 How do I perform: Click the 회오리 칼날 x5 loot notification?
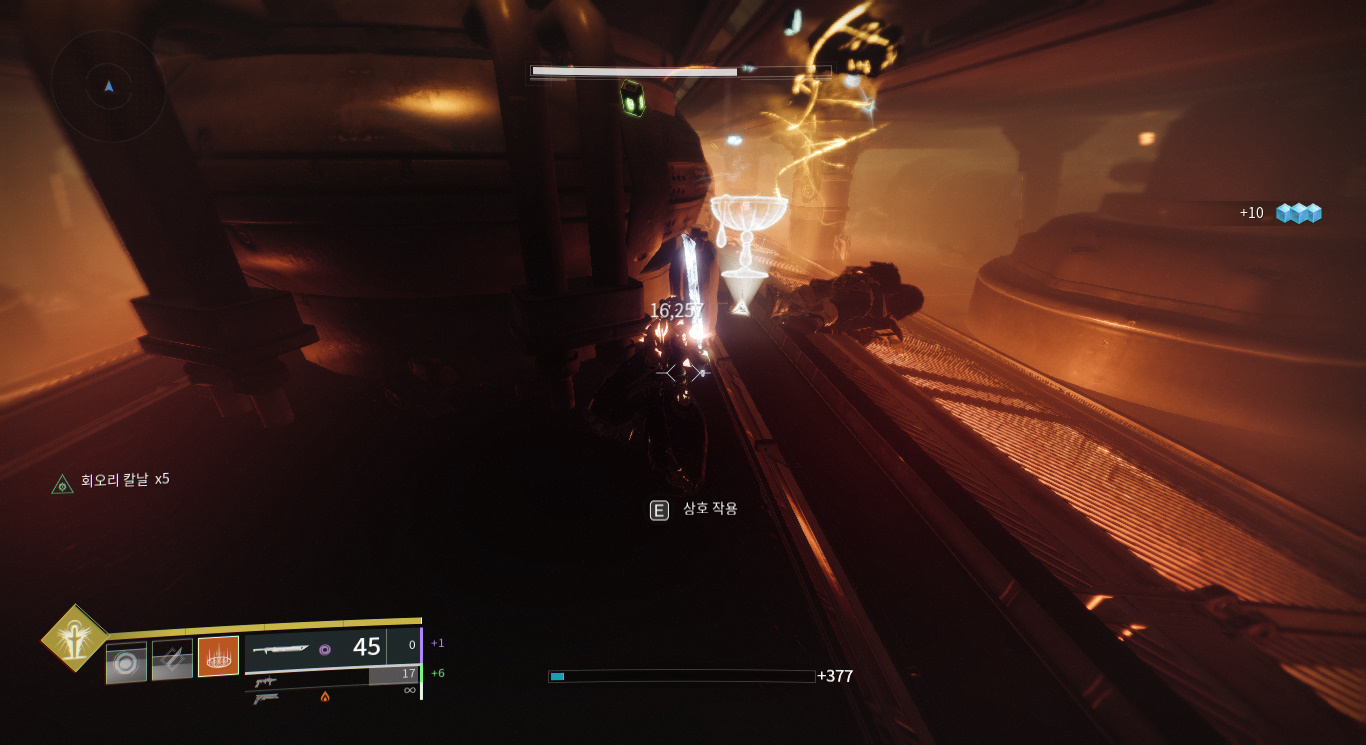(x=111, y=481)
